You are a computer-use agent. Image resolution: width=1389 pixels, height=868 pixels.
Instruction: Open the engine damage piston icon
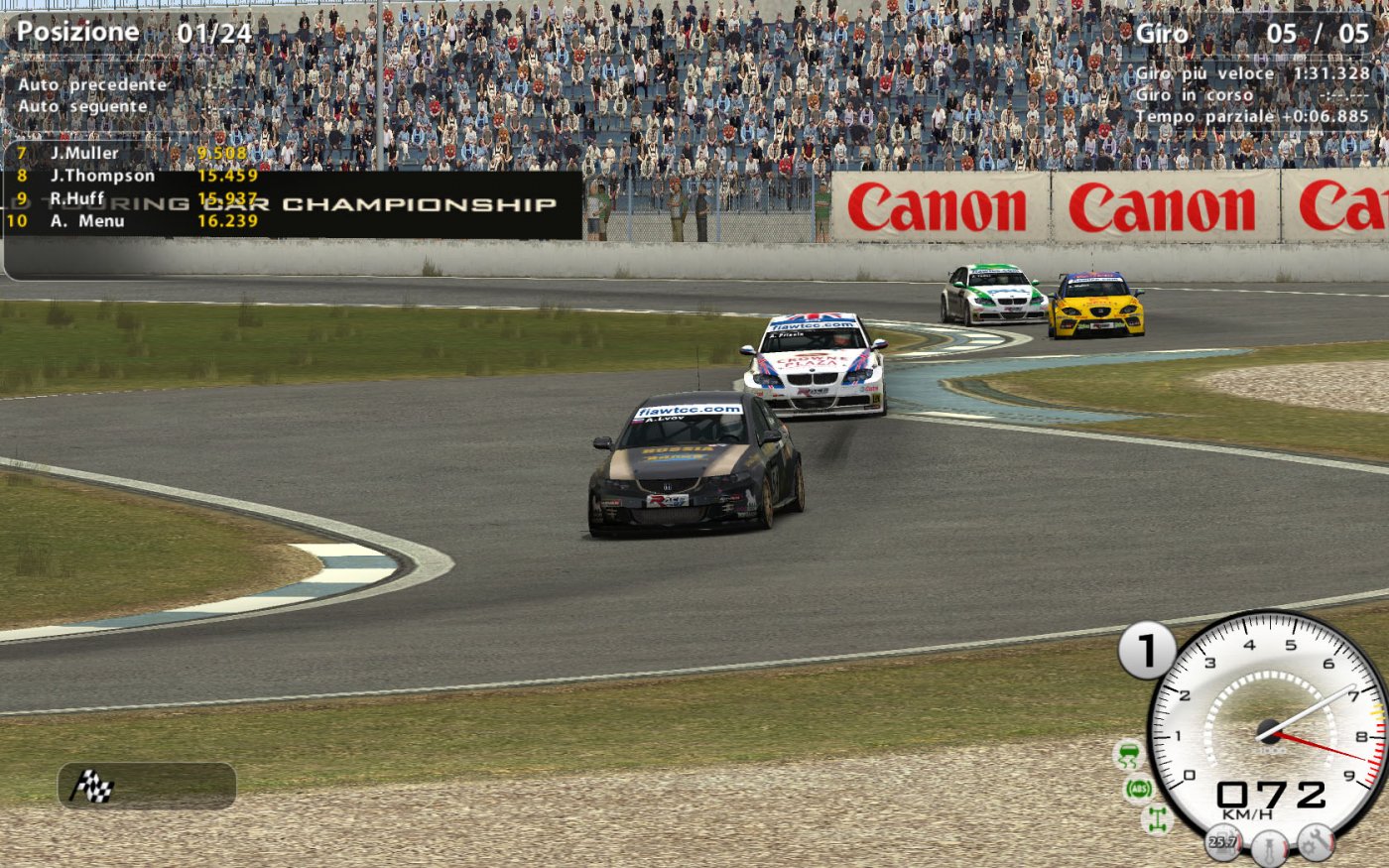tap(1269, 846)
